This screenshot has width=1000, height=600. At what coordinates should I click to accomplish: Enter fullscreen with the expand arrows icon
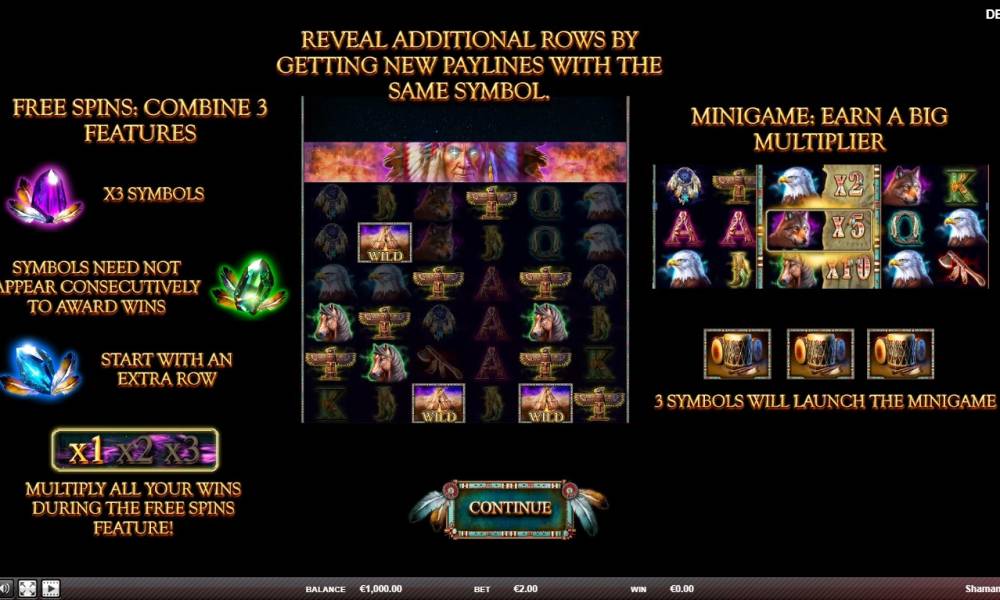click(x=28, y=589)
